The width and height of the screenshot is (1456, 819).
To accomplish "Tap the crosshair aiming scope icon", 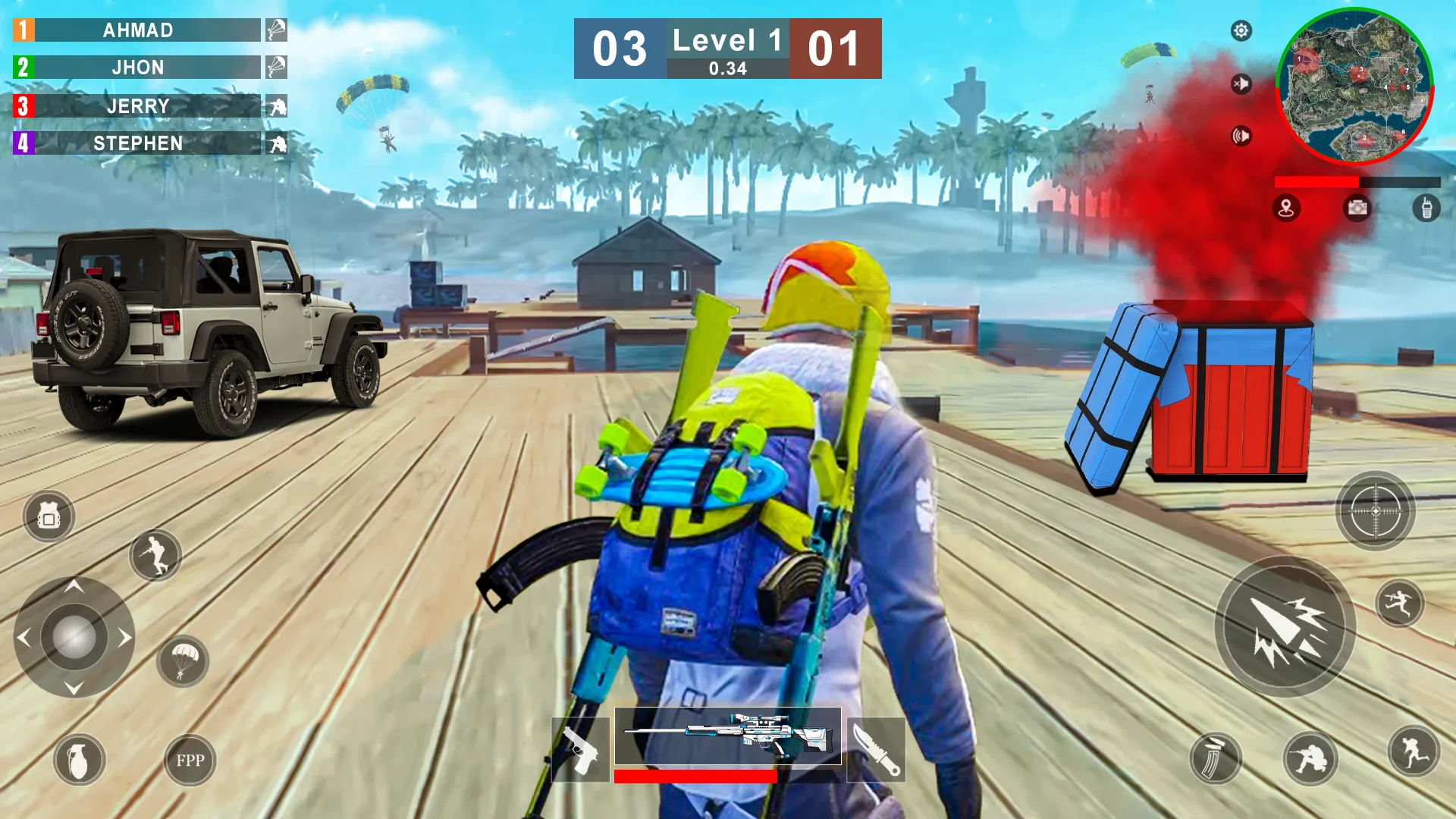I will coord(1374,510).
